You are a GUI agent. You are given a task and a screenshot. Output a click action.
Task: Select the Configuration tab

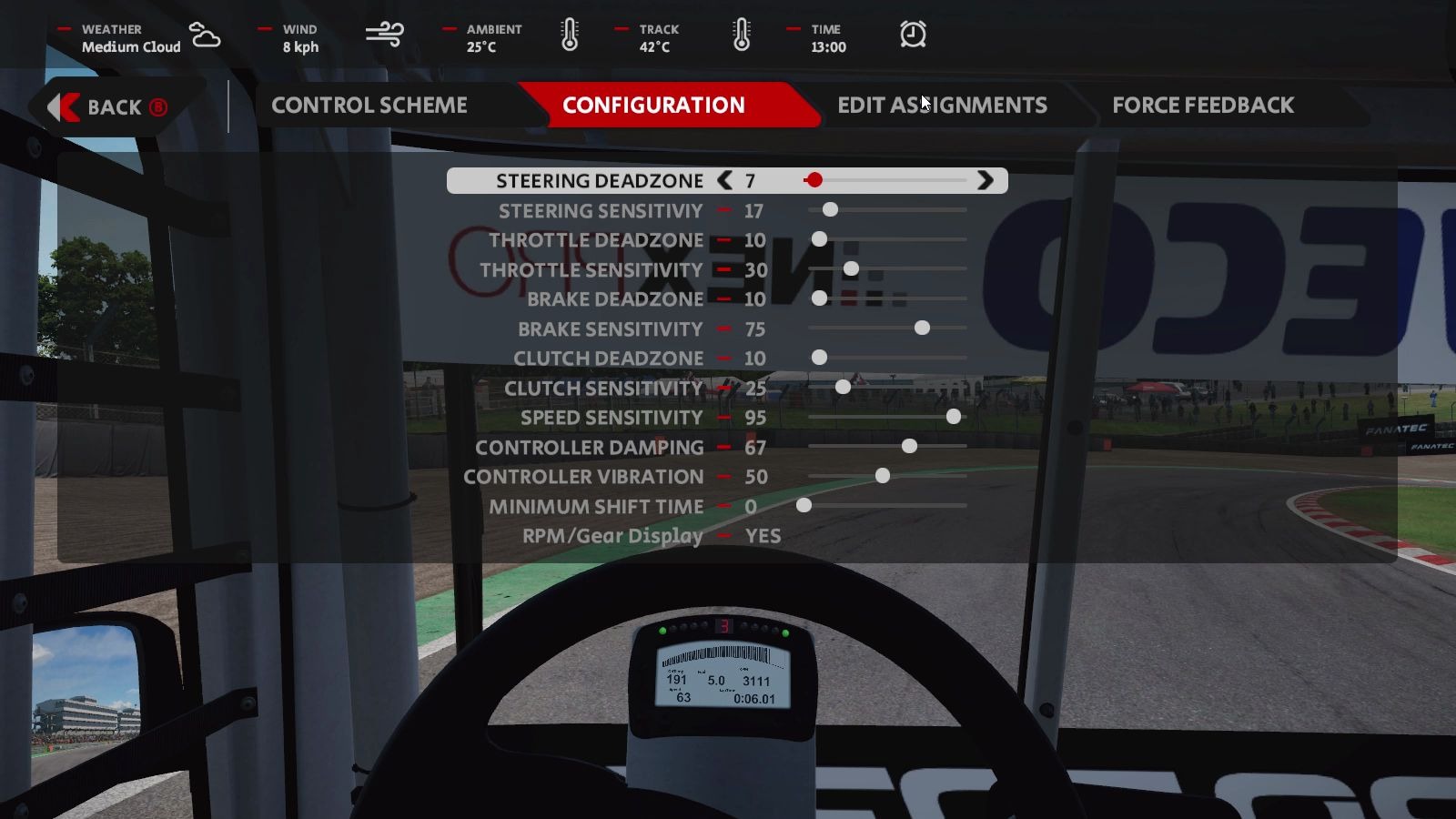654,105
